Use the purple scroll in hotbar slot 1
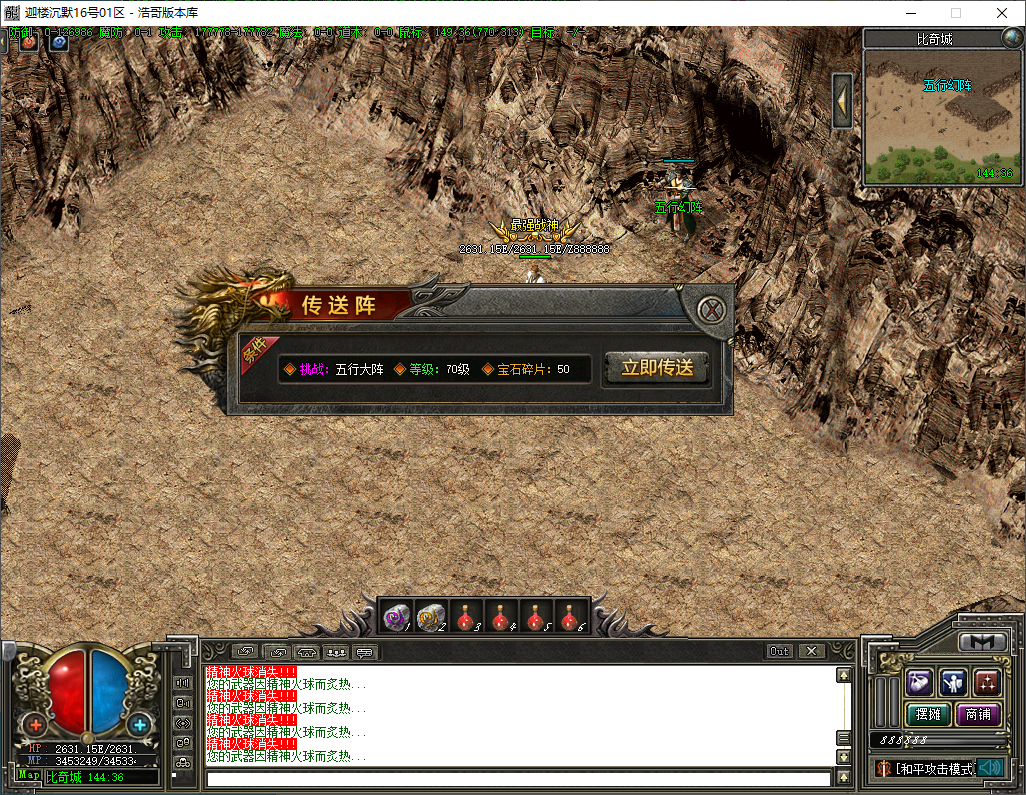This screenshot has height=795, width=1026. pos(398,618)
